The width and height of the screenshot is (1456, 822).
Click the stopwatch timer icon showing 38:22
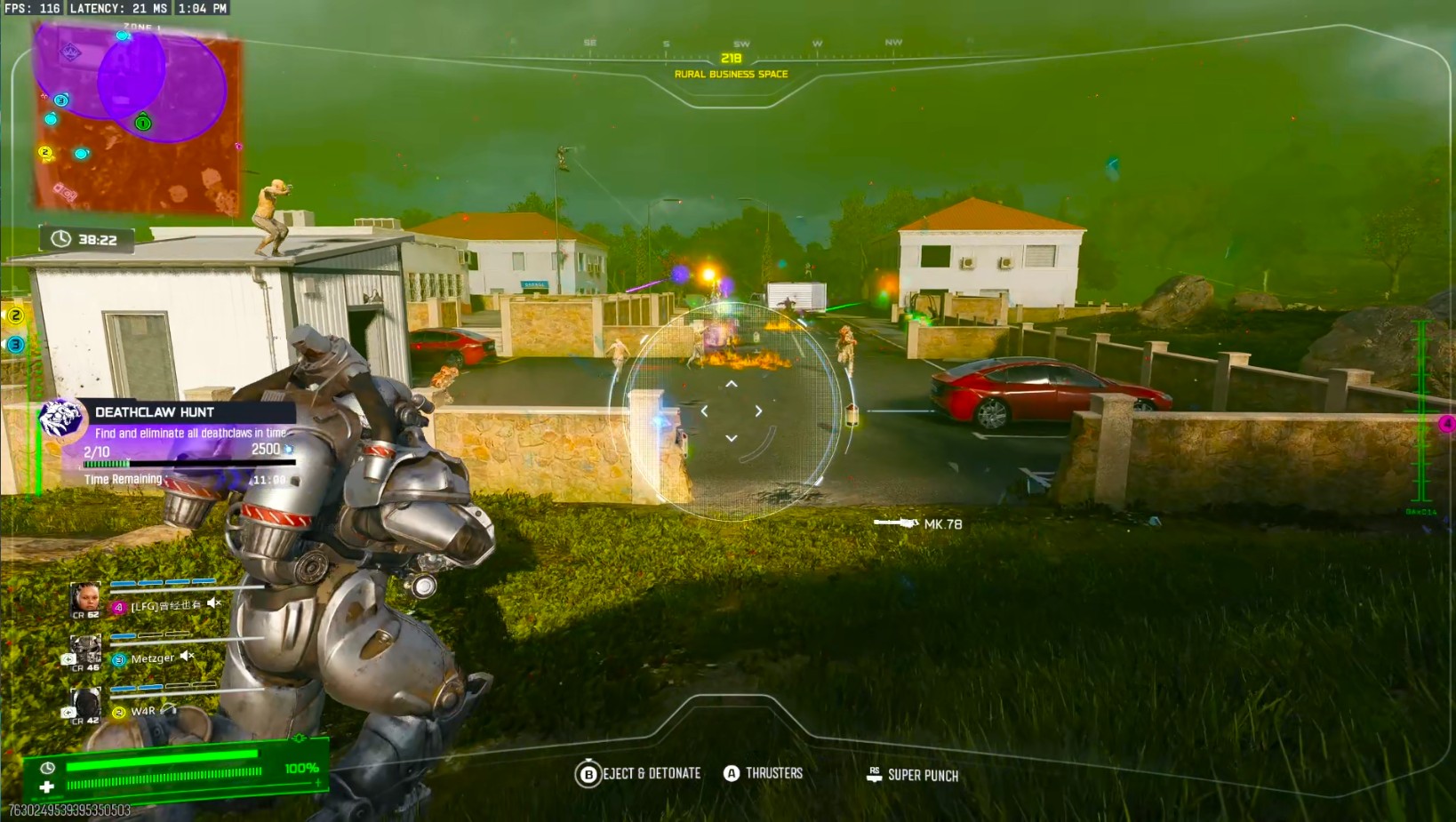pyautogui.click(x=61, y=238)
